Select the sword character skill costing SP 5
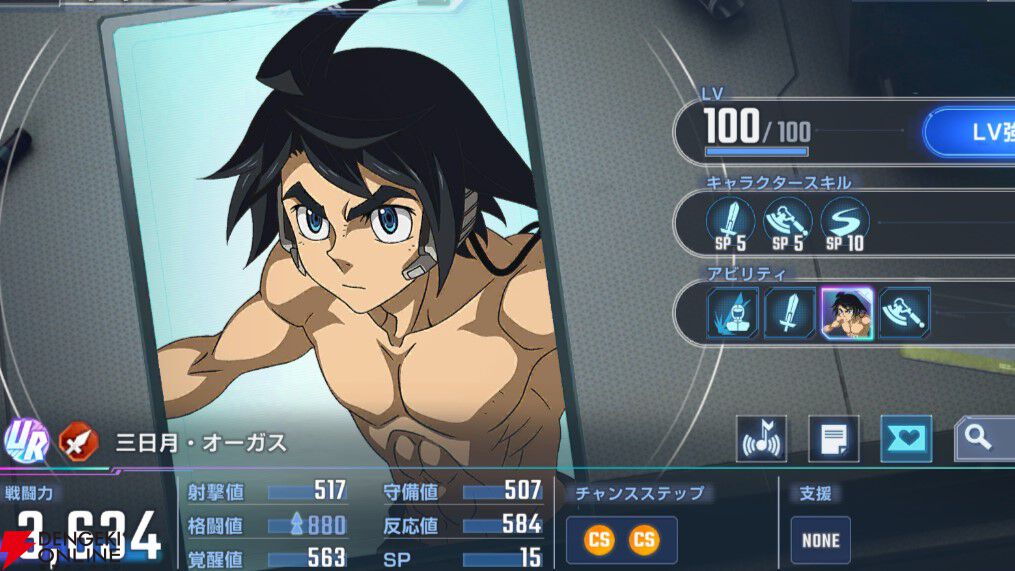Image resolution: width=1015 pixels, height=571 pixels. [x=731, y=222]
